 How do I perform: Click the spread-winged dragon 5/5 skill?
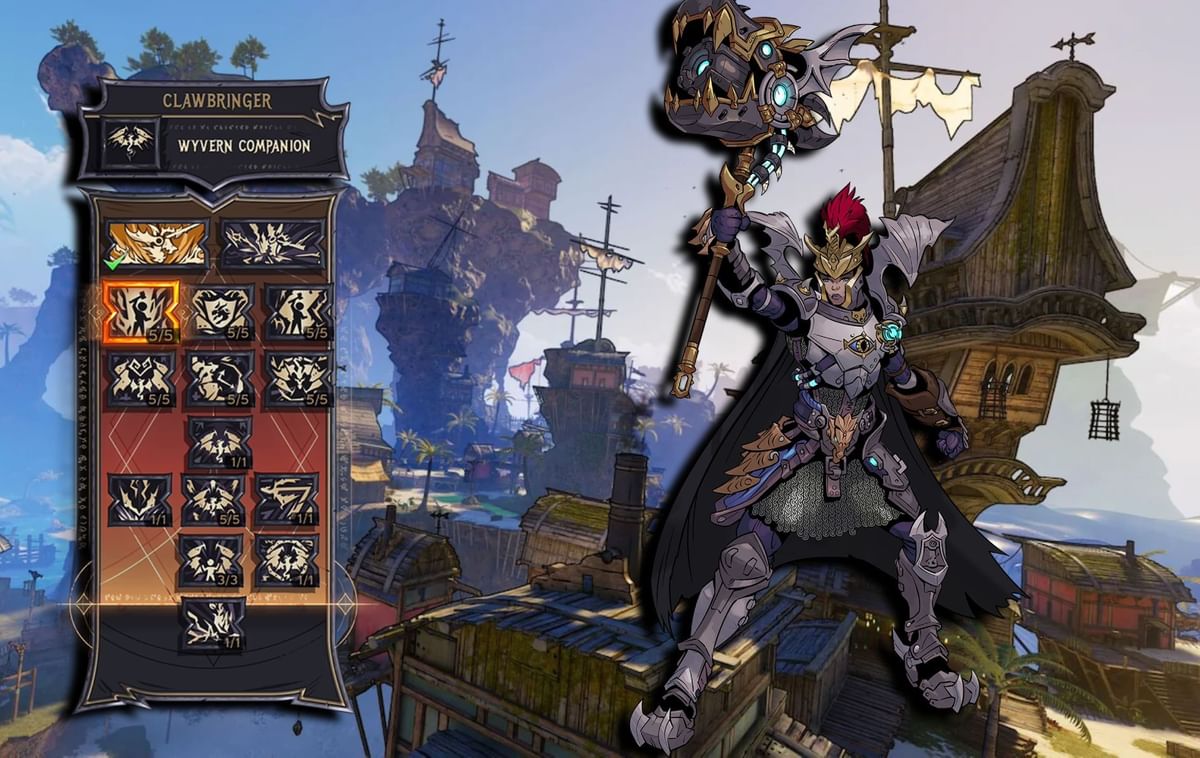pyautogui.click(x=213, y=499)
